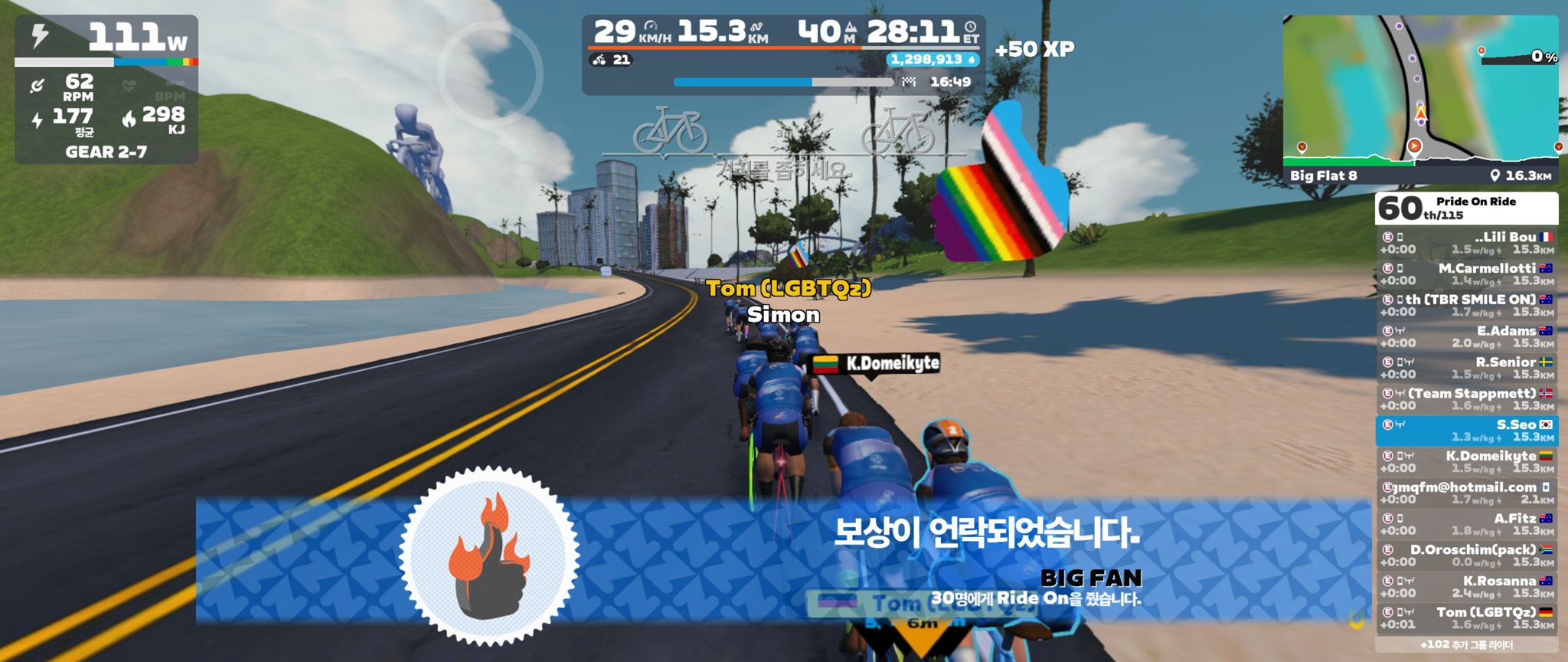Choose the jmqfm@hotmail.com rider entry
Screen dimensions: 1568x662
[x=1466, y=493]
